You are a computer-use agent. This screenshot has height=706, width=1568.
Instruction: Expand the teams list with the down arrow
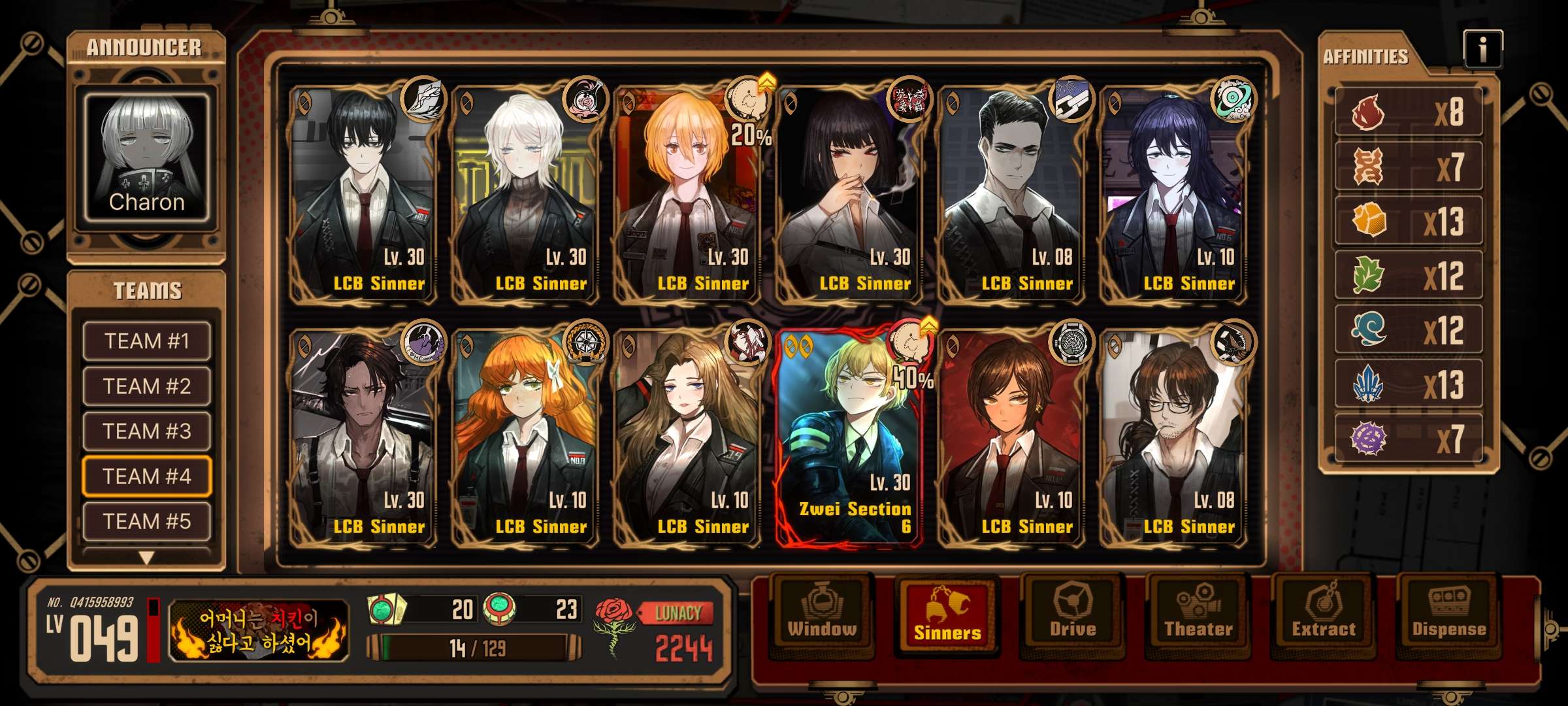146,558
